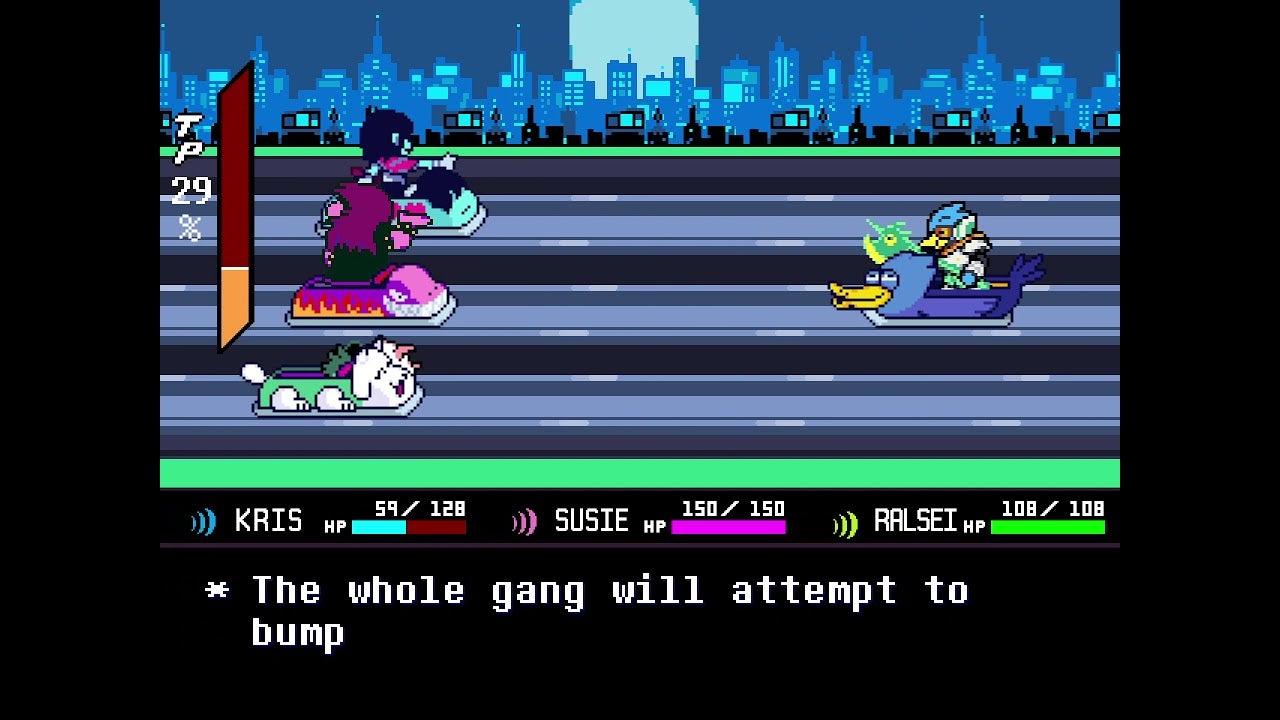Select the SUSIE party panel
The height and width of the screenshot is (720, 1280).
649,519
